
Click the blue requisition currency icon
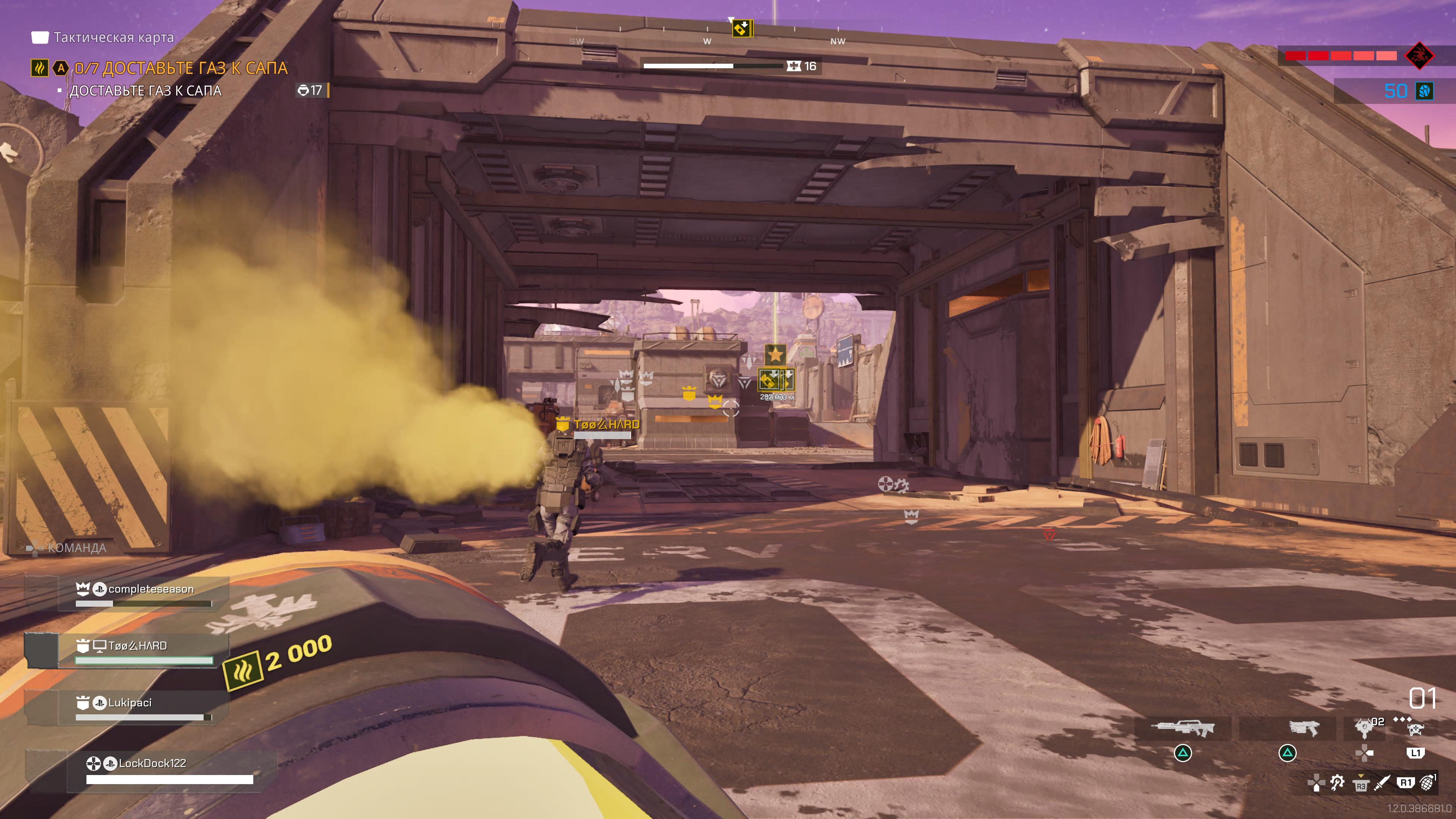click(x=1425, y=91)
